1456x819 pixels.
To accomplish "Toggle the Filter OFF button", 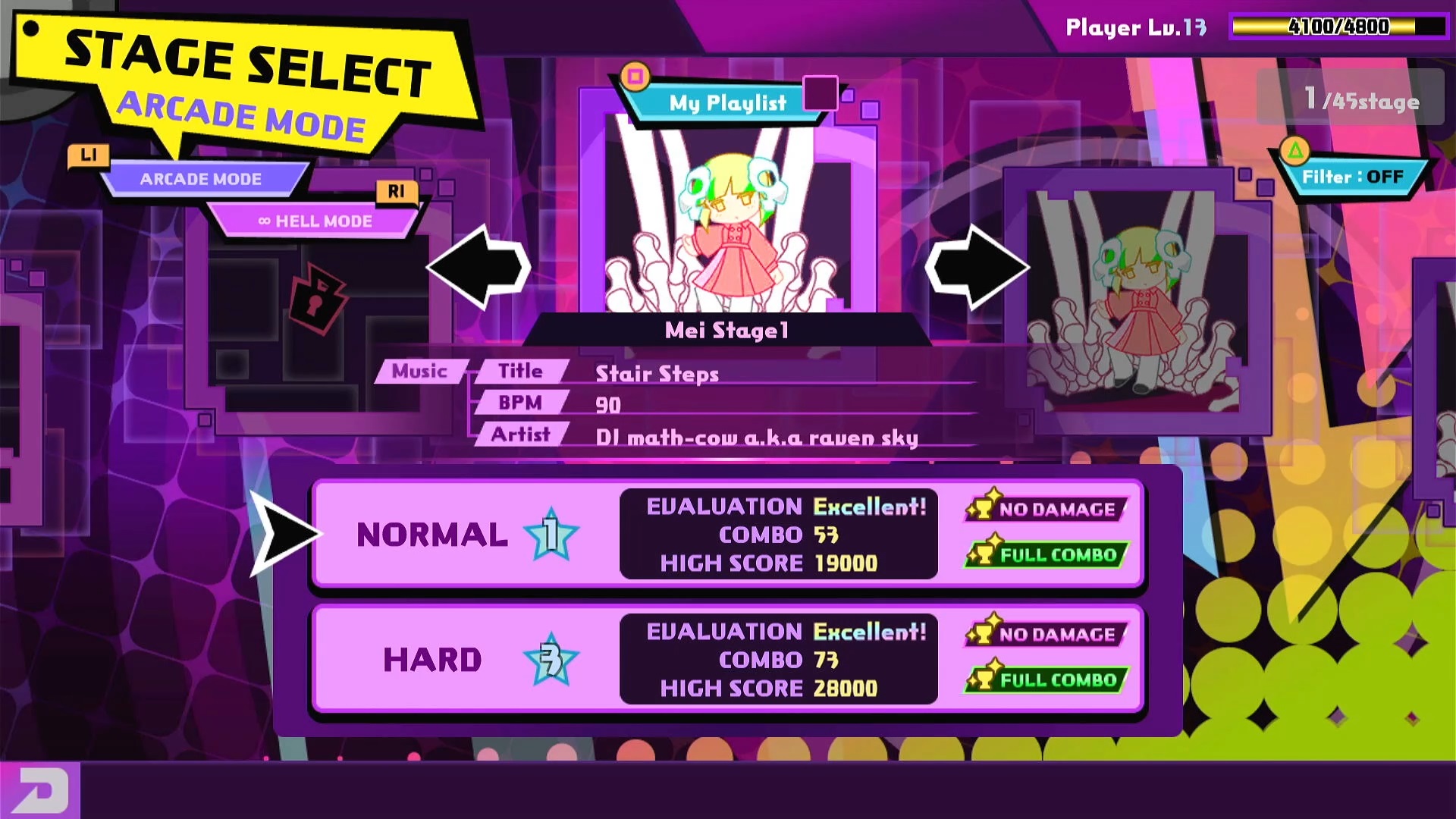I will 1352,177.
